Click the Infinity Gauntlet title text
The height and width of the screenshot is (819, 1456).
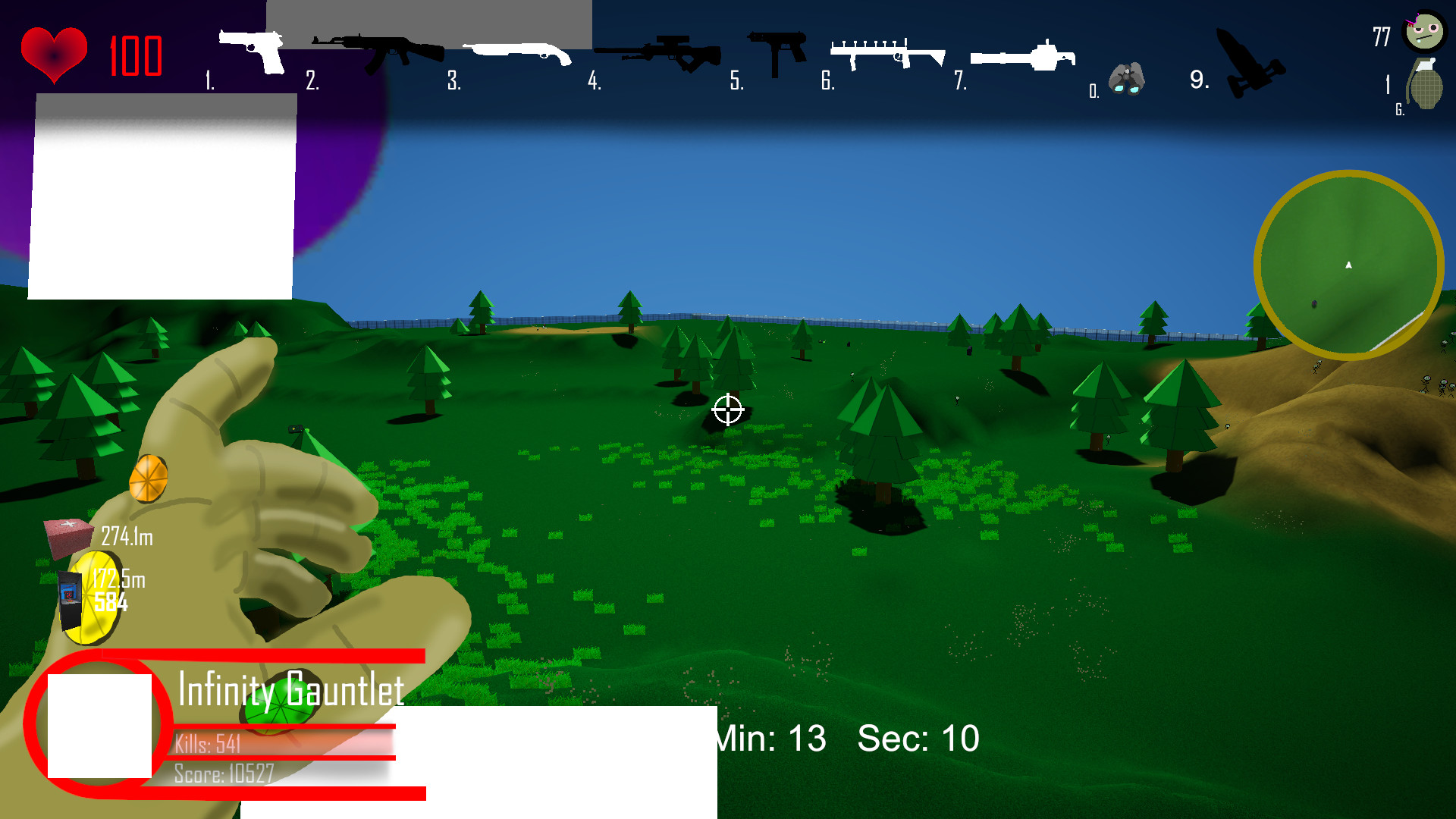[x=290, y=690]
